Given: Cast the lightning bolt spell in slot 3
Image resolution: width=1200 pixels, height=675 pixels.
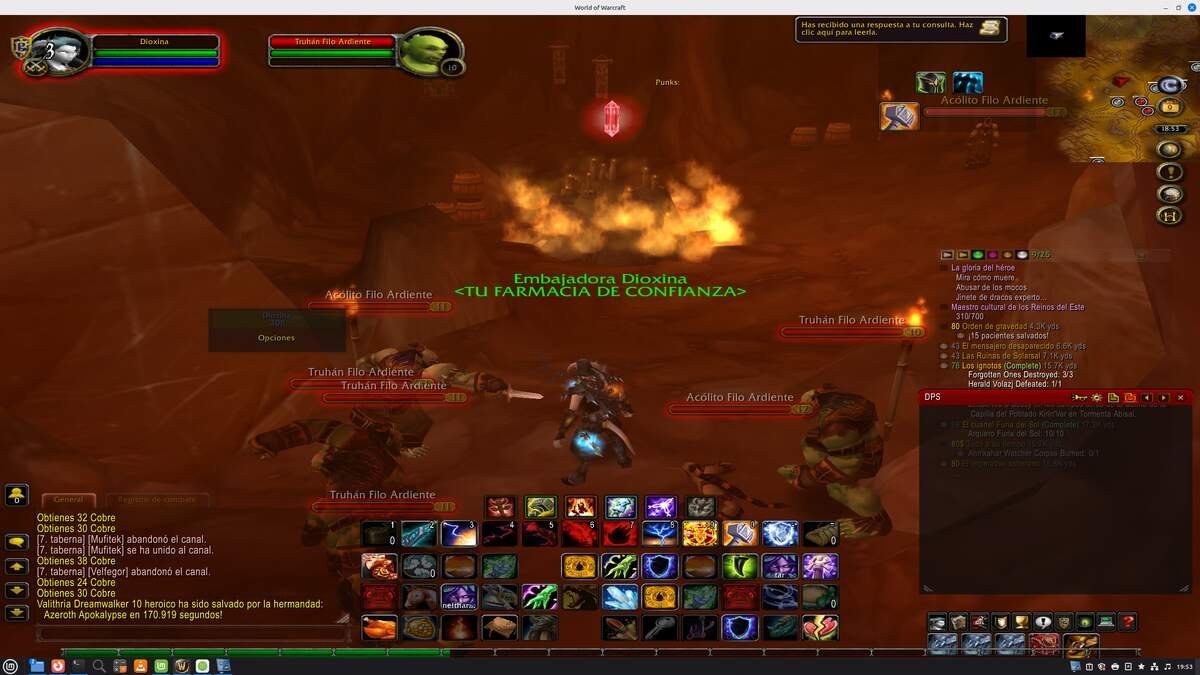Looking at the screenshot, I should pos(459,534).
